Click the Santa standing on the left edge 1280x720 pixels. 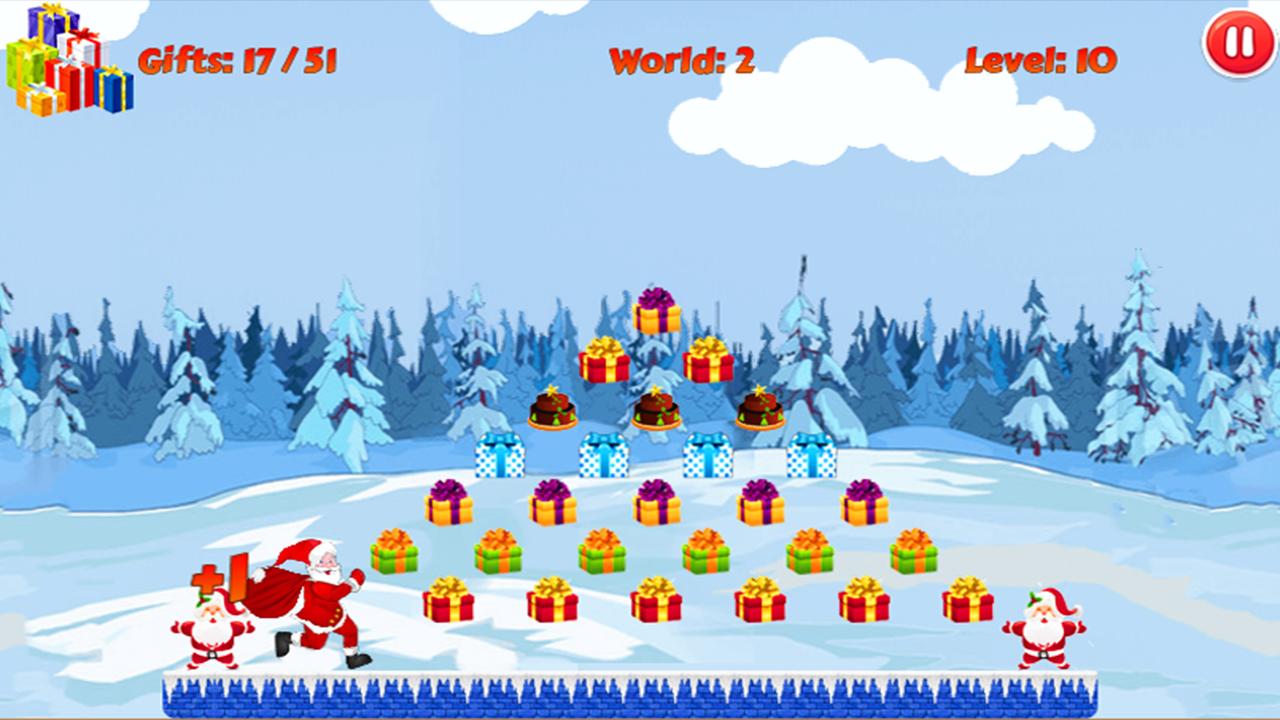tap(210, 630)
